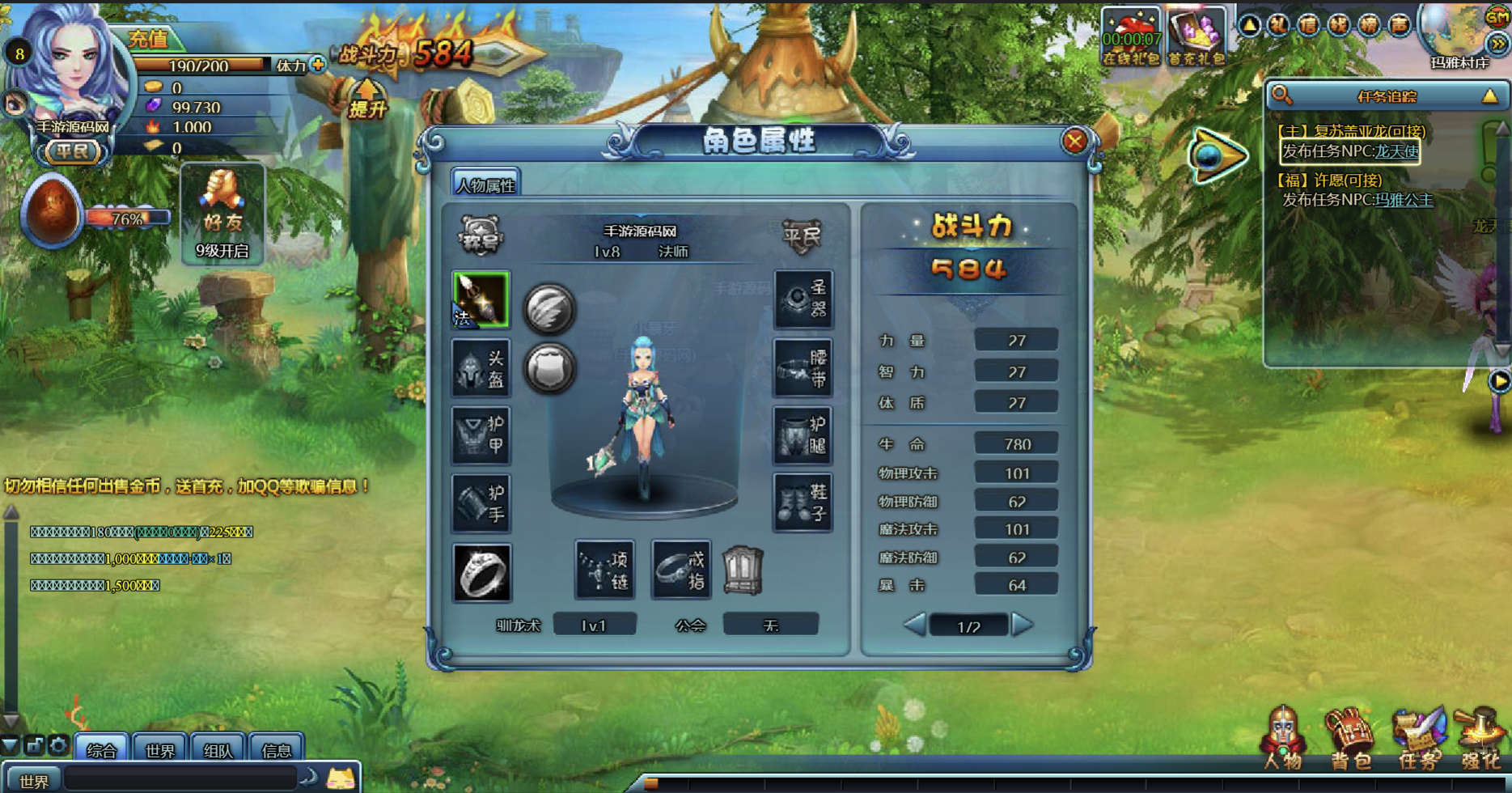Close the character attributes window

tap(1074, 142)
